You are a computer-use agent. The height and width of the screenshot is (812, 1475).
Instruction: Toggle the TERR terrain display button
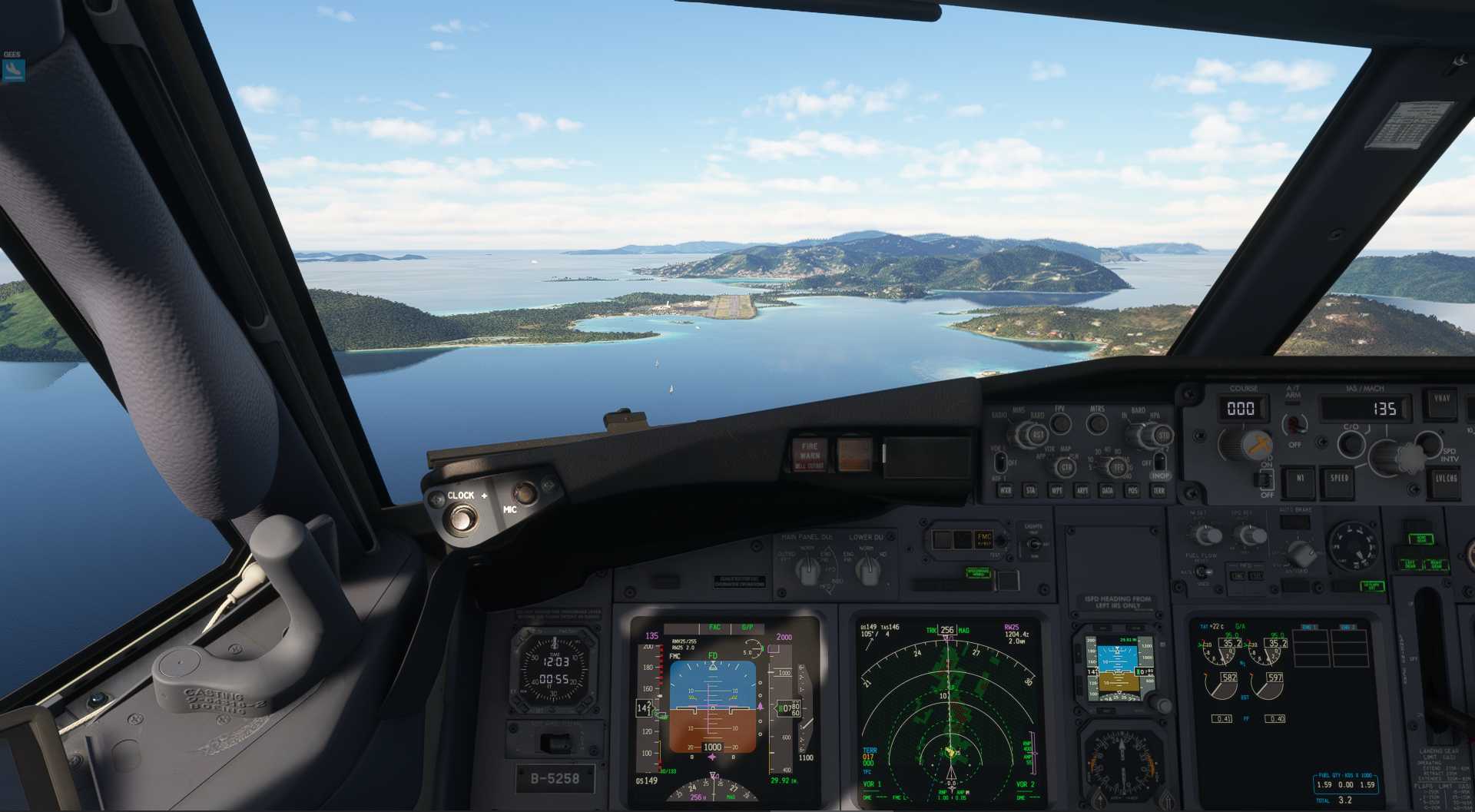pyautogui.click(x=1158, y=490)
